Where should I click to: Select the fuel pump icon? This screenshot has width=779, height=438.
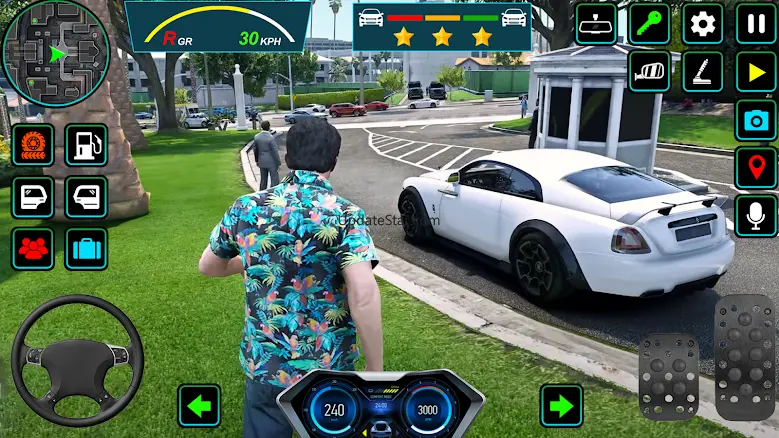pos(86,145)
